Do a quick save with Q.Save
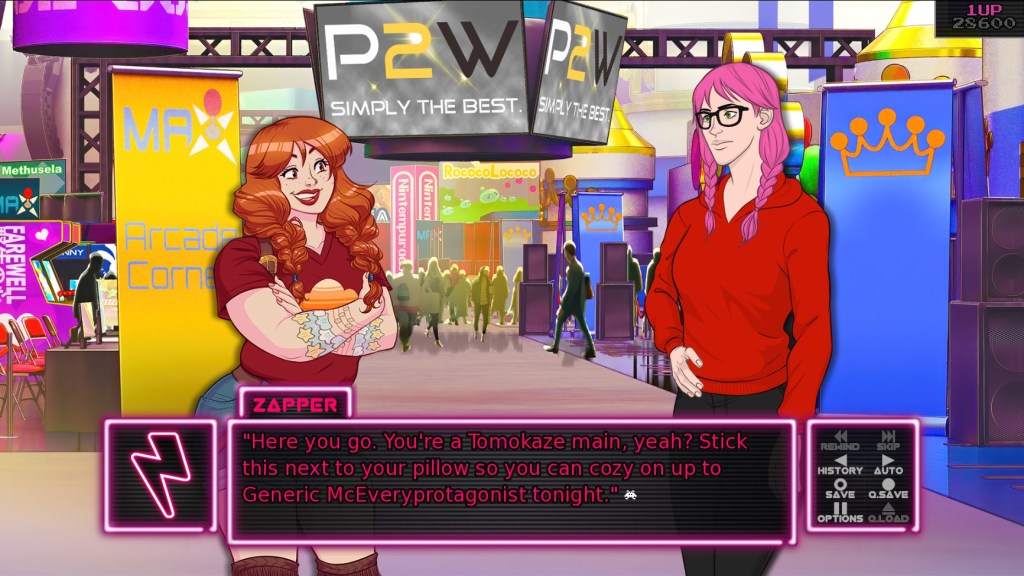This screenshot has width=1024, height=576. point(888,489)
